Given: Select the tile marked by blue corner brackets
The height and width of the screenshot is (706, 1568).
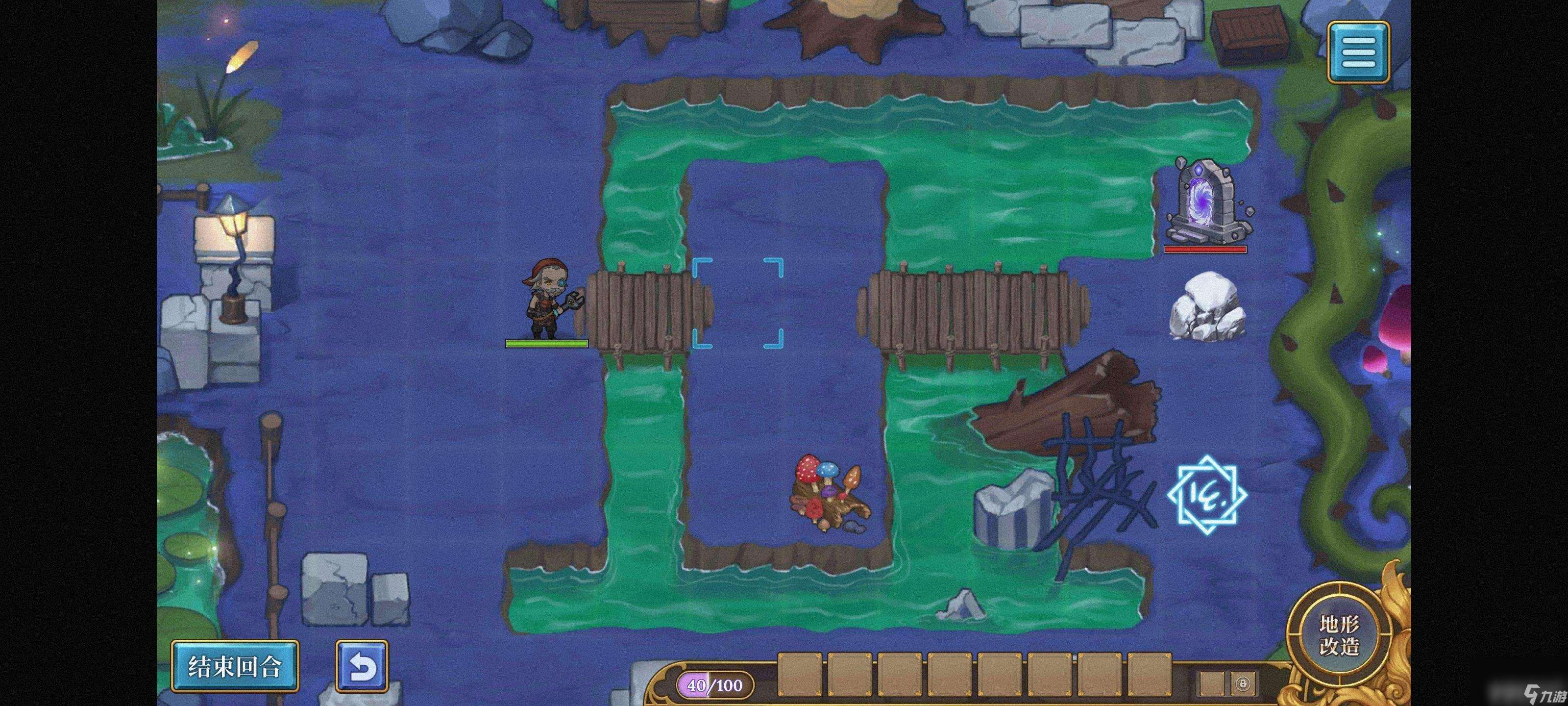Looking at the screenshot, I should click(738, 303).
